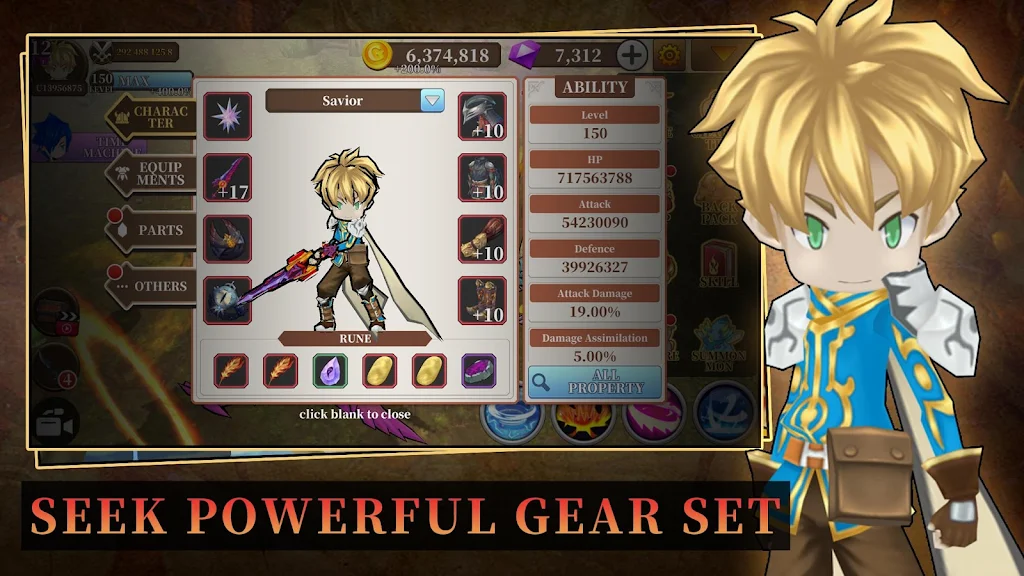Select the +10 boots slot
Image resolution: width=1024 pixels, height=576 pixels.
click(x=482, y=300)
